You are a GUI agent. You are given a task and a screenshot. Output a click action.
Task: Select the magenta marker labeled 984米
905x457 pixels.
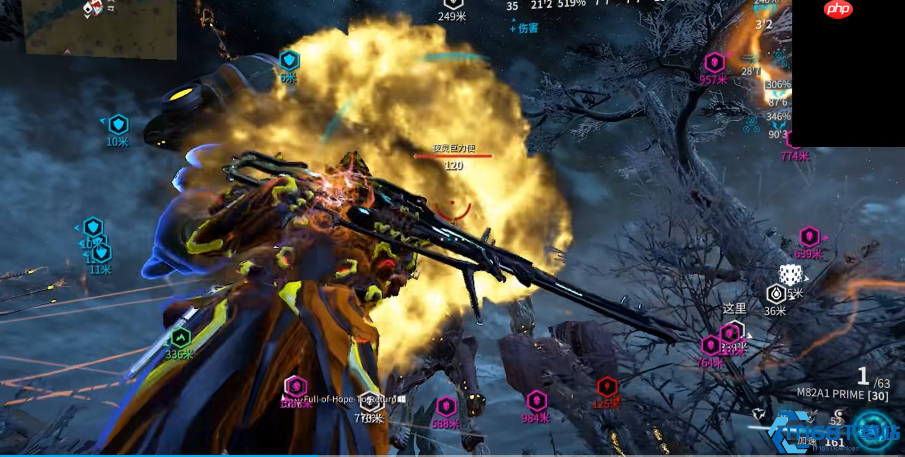537,401
